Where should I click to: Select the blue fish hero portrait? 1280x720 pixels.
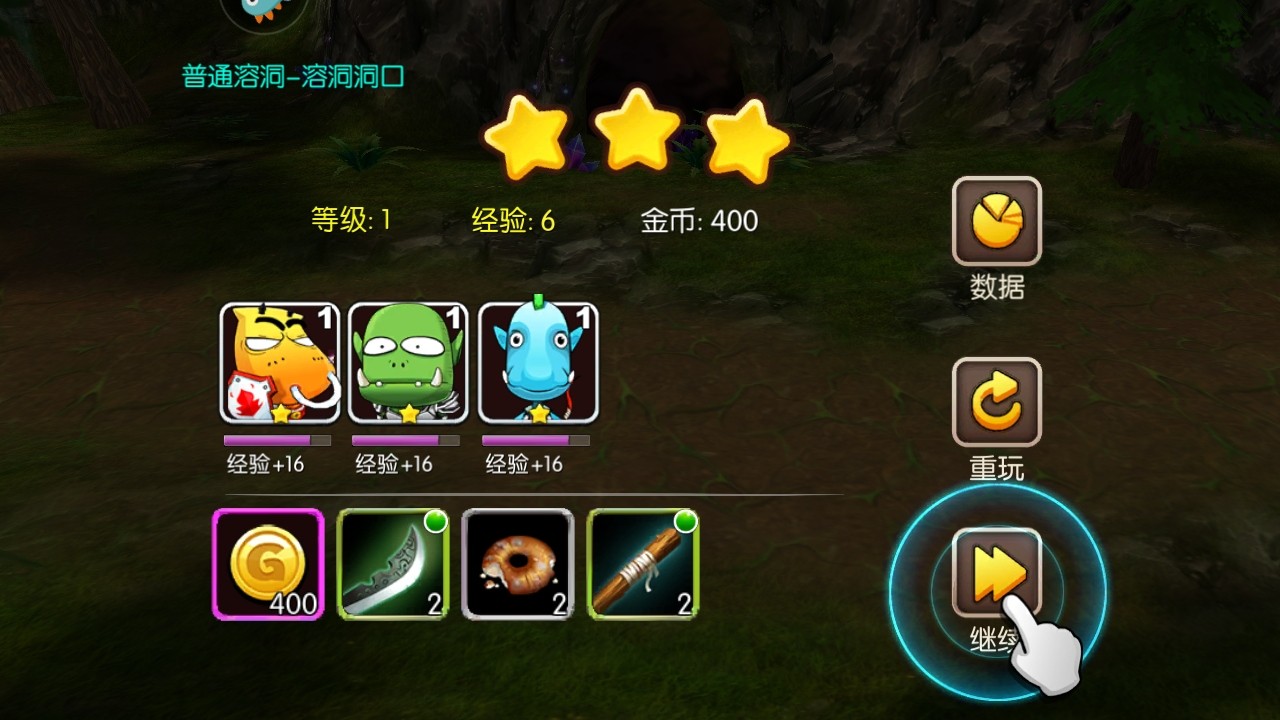(x=538, y=362)
